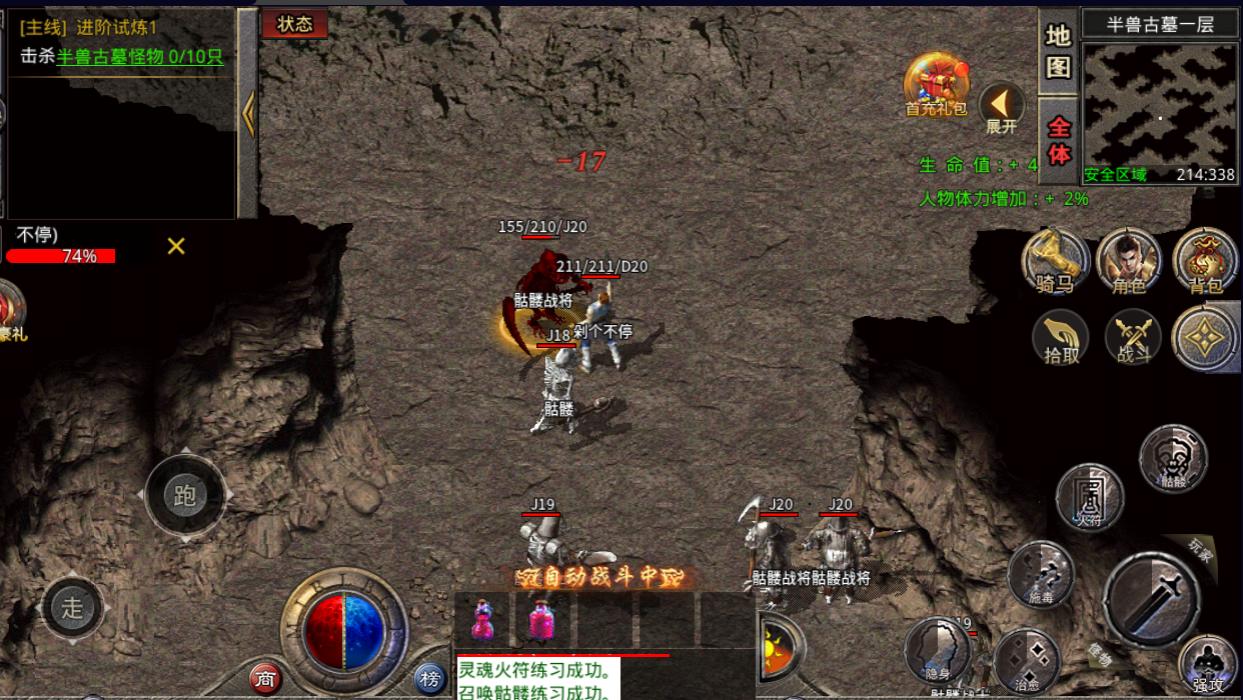Mount up with the 骑马 icon
This screenshot has width=1243, height=700.
click(1054, 262)
